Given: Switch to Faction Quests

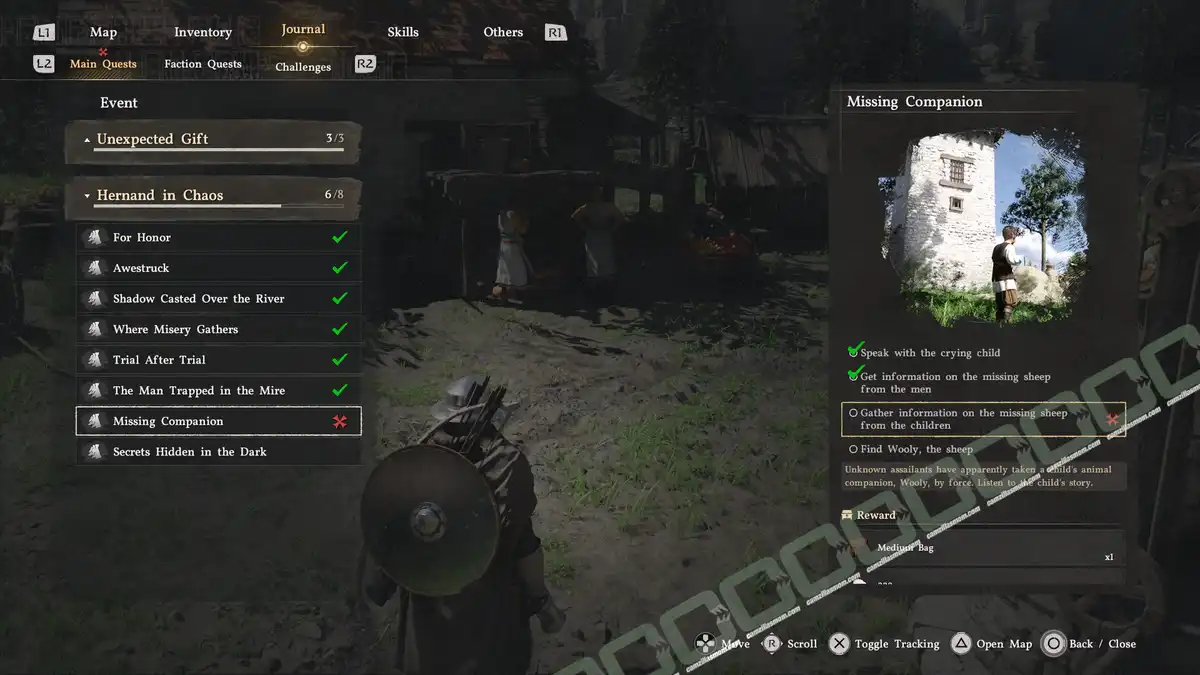Looking at the screenshot, I should (203, 64).
